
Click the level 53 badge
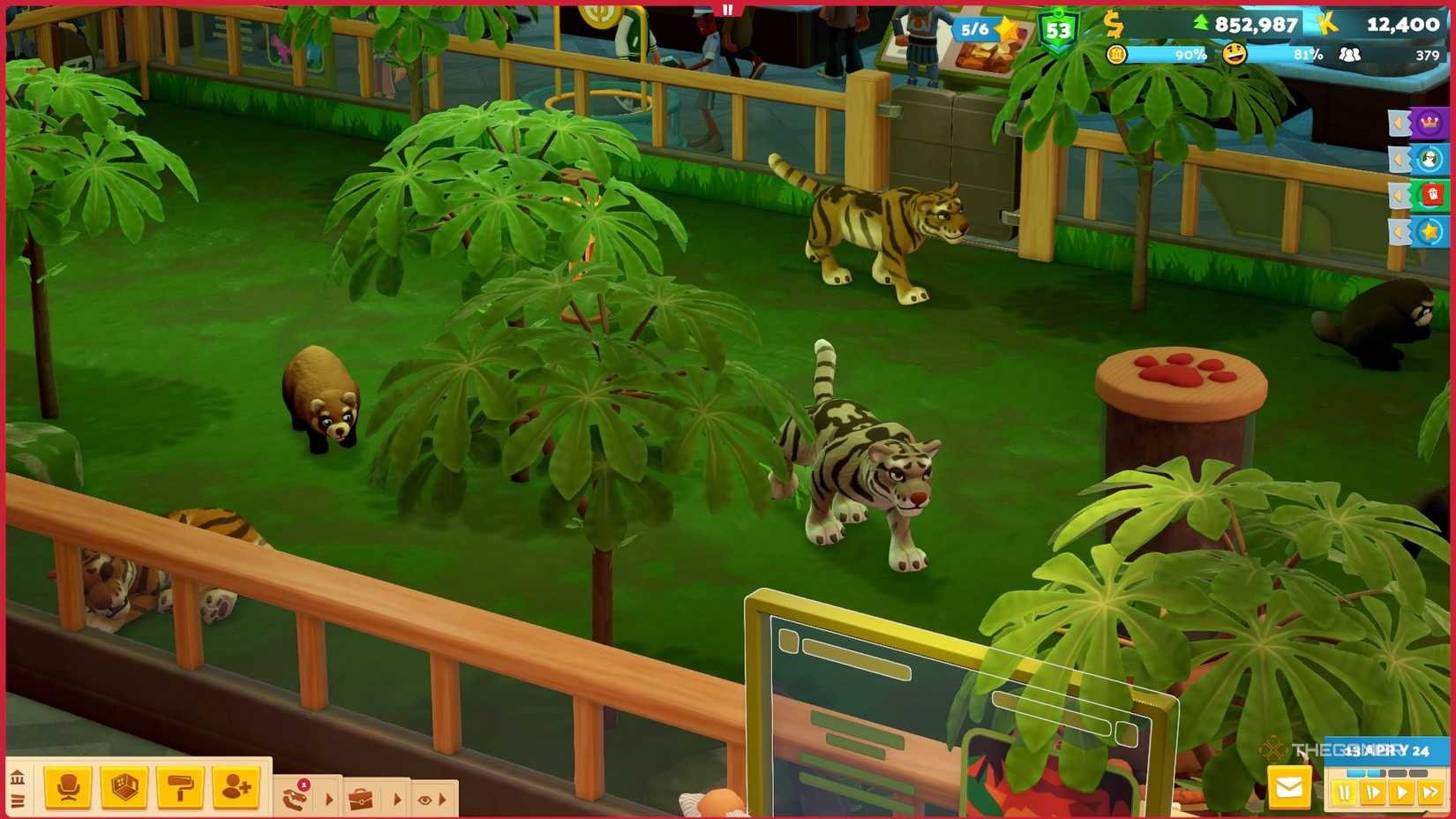pyautogui.click(x=1058, y=27)
